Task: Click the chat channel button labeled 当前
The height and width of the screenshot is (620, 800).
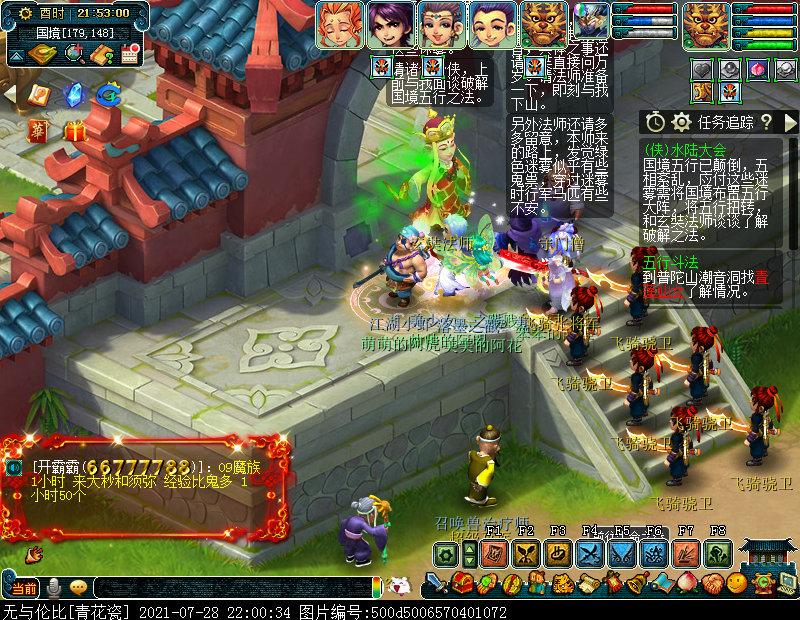Action: tap(24, 586)
